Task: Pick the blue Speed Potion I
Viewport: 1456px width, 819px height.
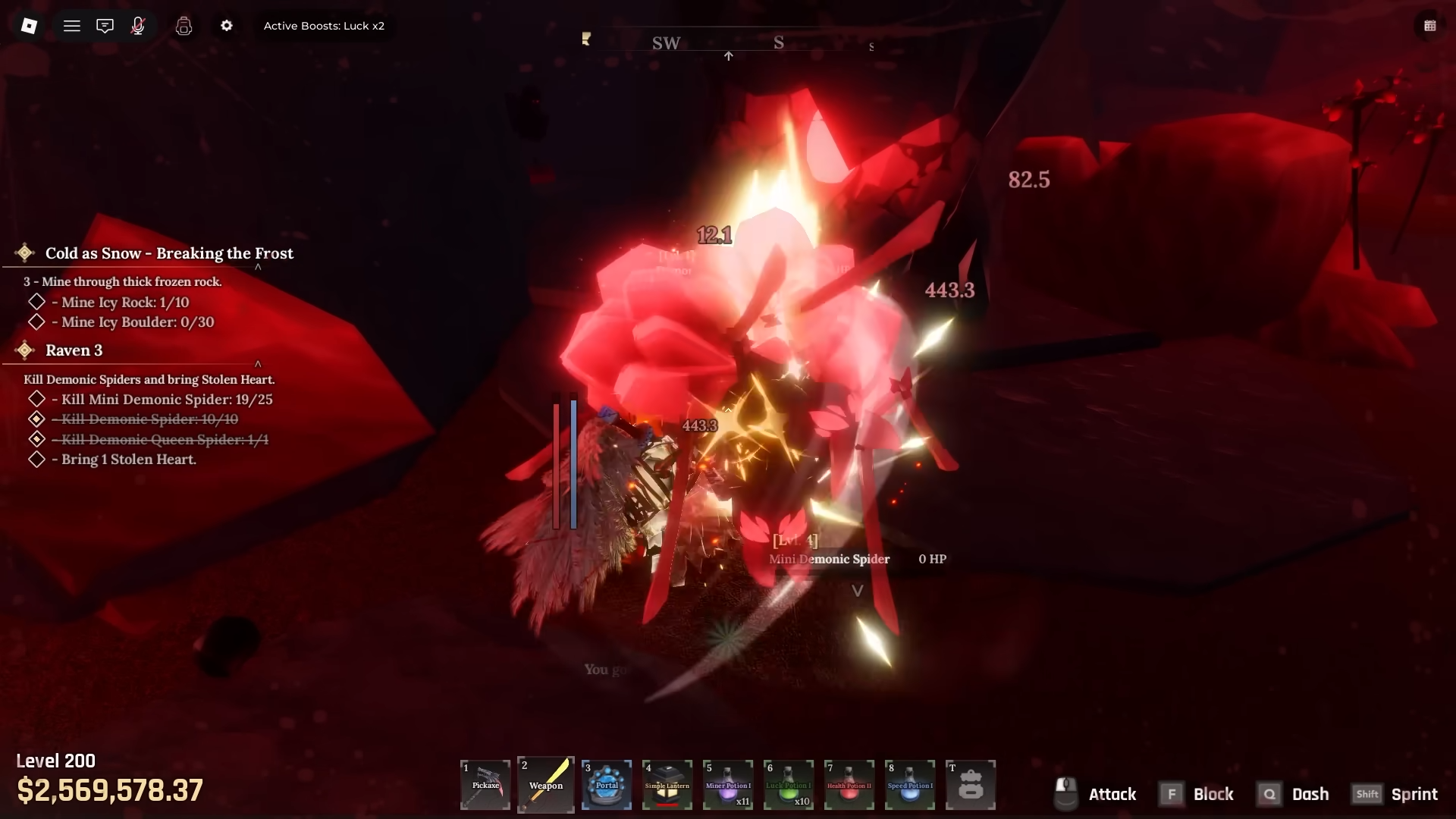Action: [x=910, y=785]
